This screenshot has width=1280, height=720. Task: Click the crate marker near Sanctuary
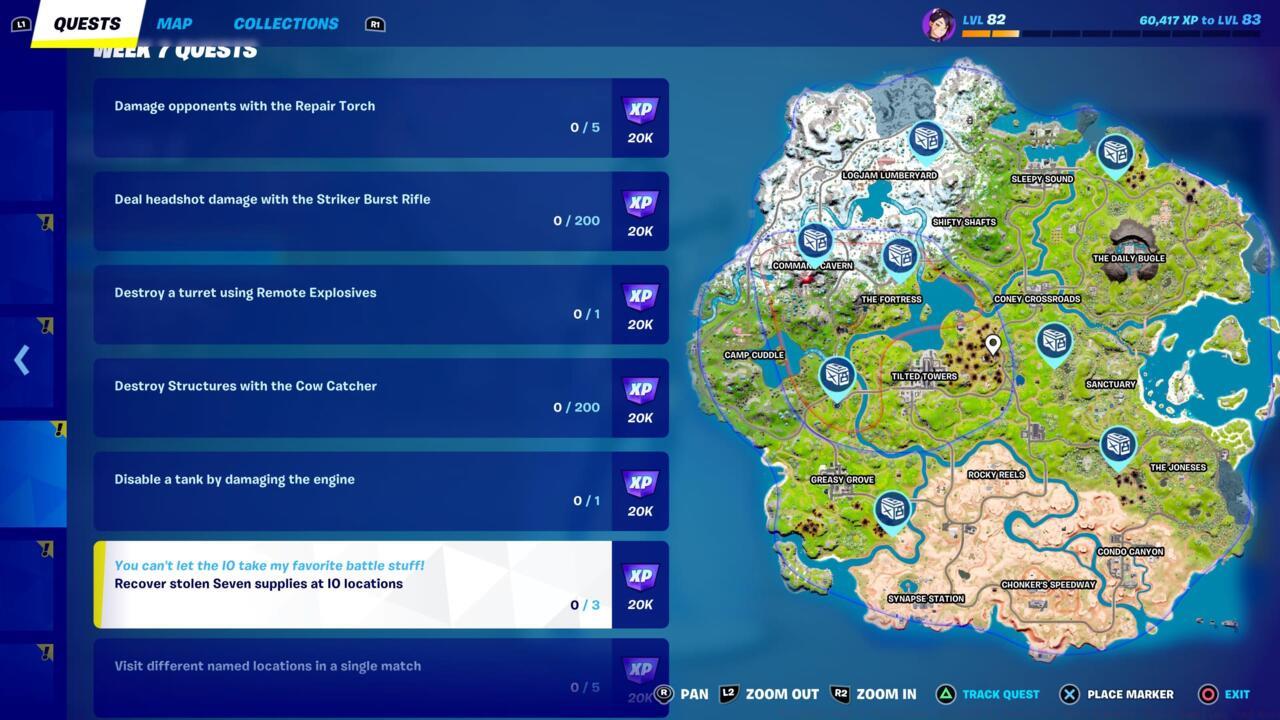click(1052, 340)
